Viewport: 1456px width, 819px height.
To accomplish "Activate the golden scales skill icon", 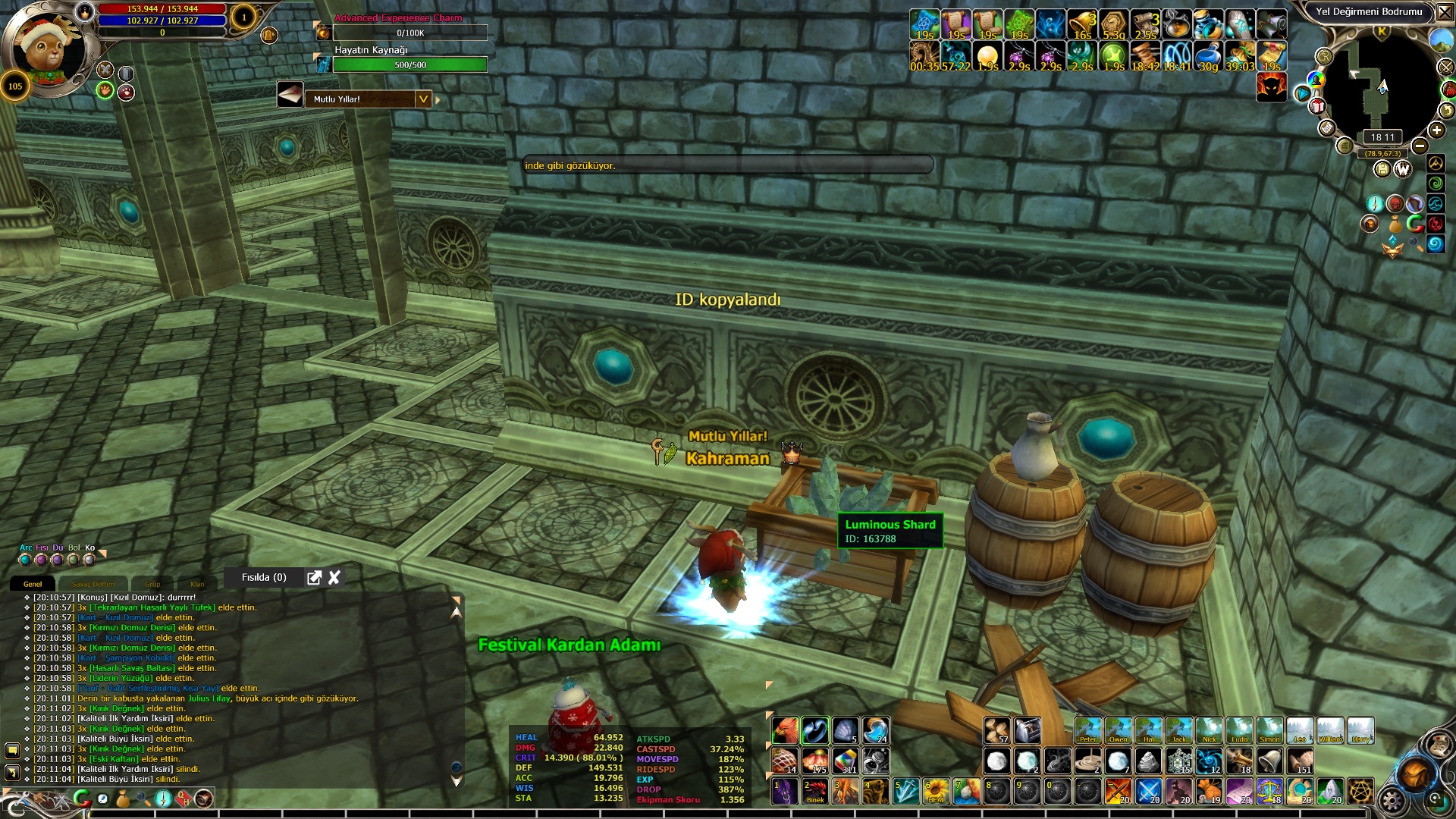I will [1269, 792].
